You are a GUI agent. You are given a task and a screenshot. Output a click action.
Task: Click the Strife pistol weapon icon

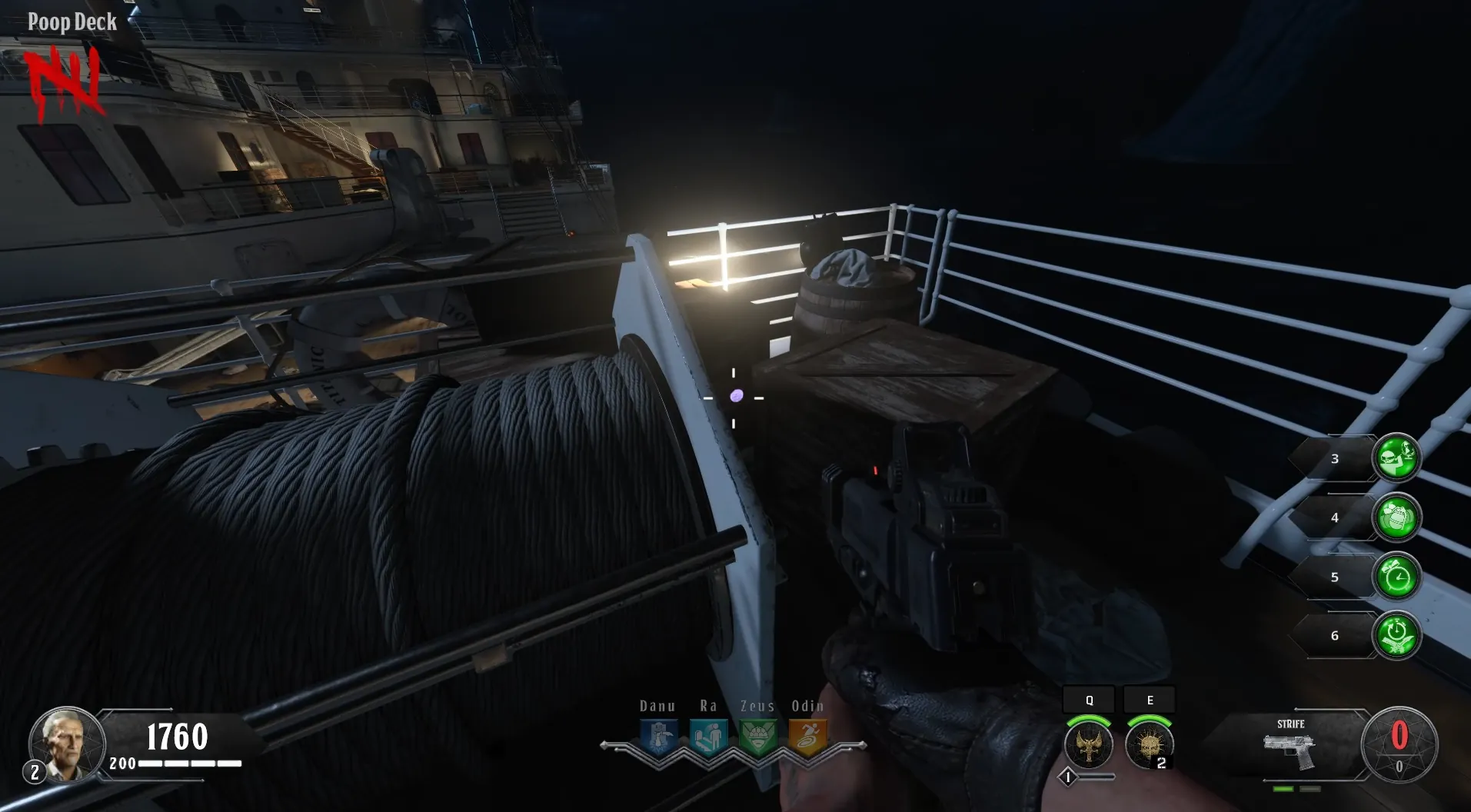click(x=1290, y=751)
